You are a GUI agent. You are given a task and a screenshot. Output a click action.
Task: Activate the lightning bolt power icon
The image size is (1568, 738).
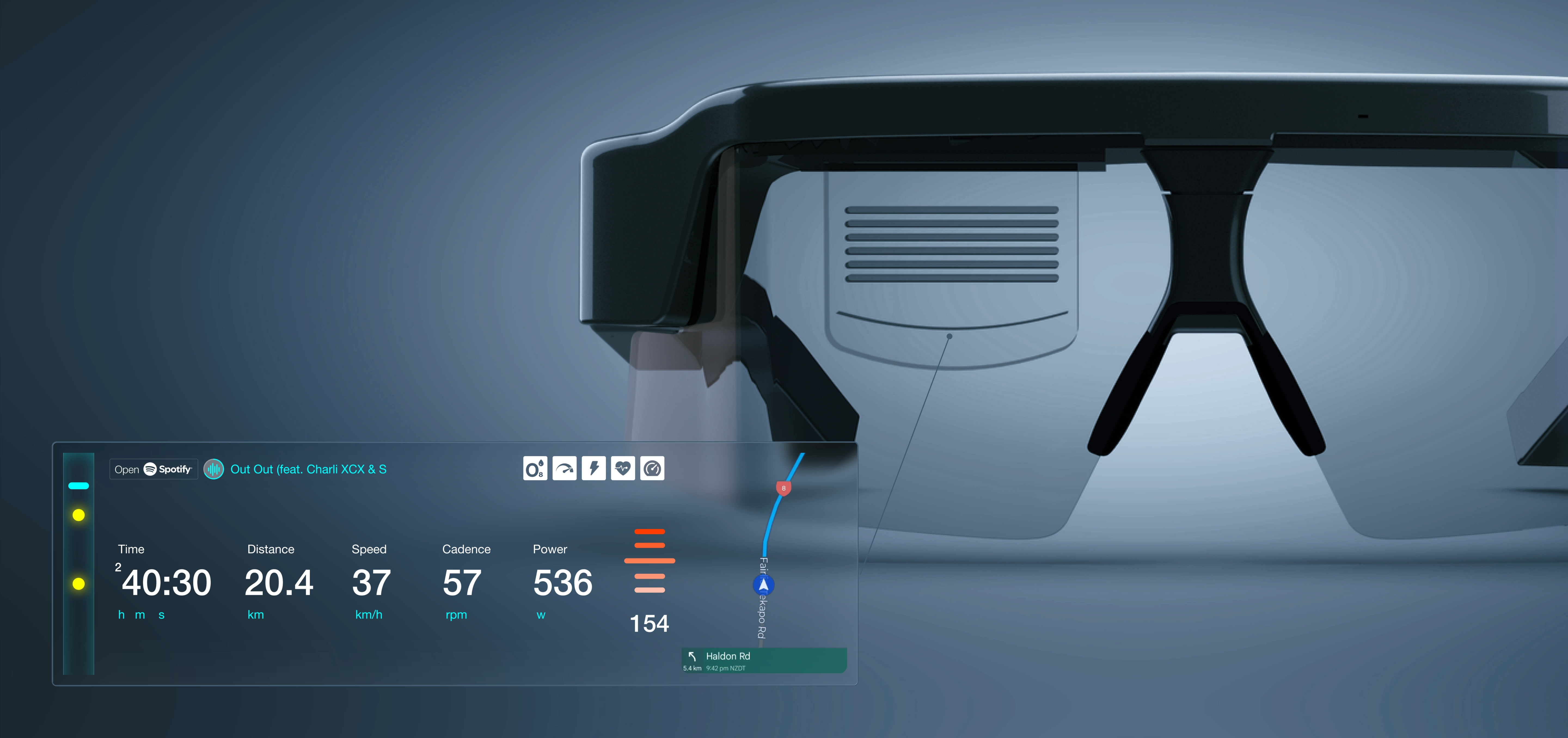593,469
